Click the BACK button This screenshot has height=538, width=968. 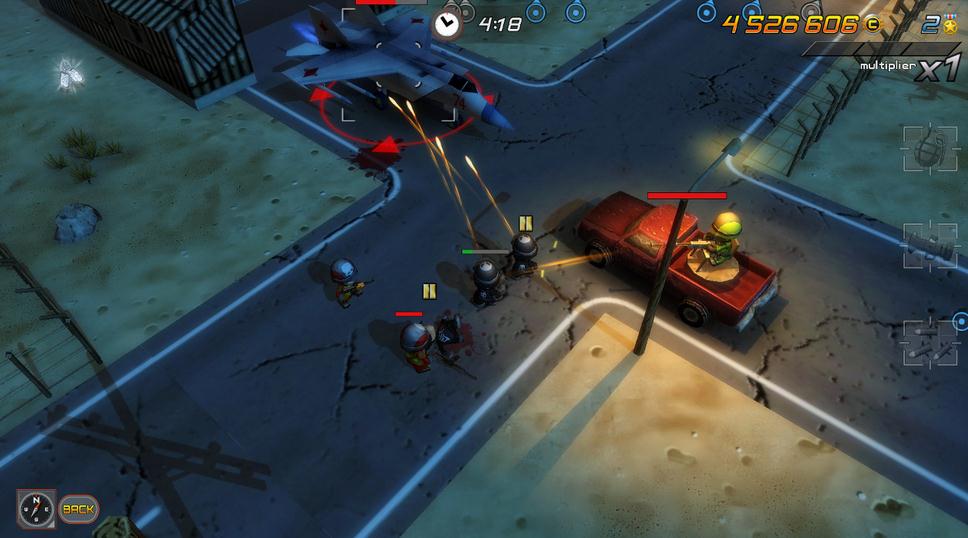click(78, 509)
